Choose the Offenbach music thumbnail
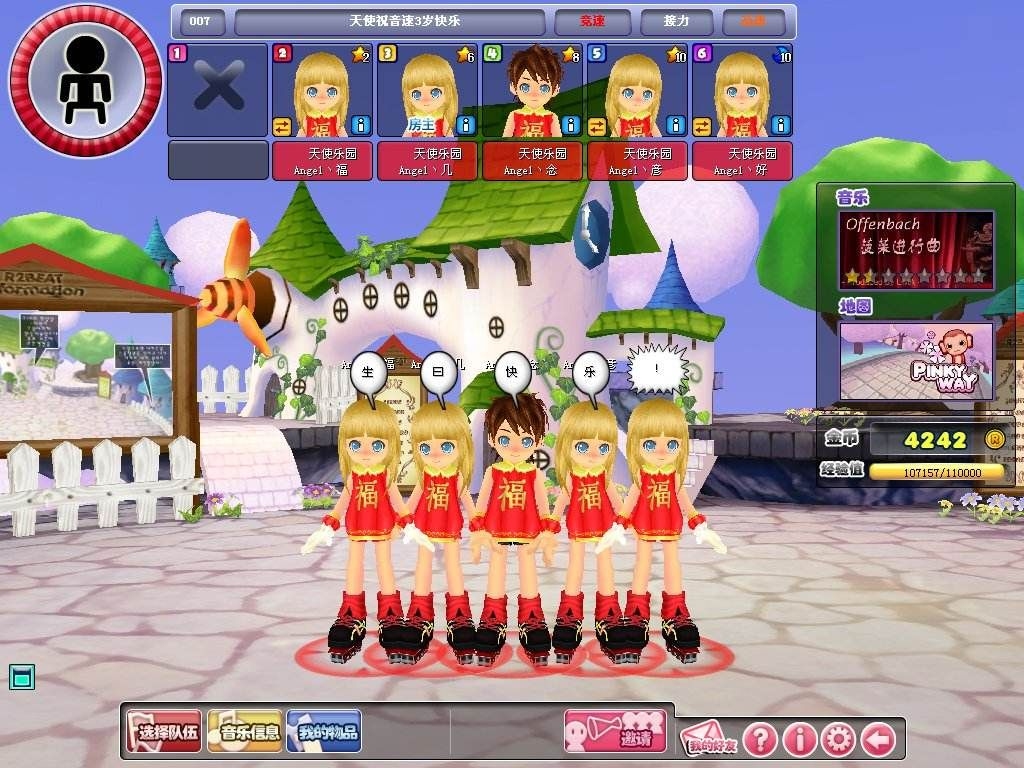The image size is (1024, 768). point(917,249)
